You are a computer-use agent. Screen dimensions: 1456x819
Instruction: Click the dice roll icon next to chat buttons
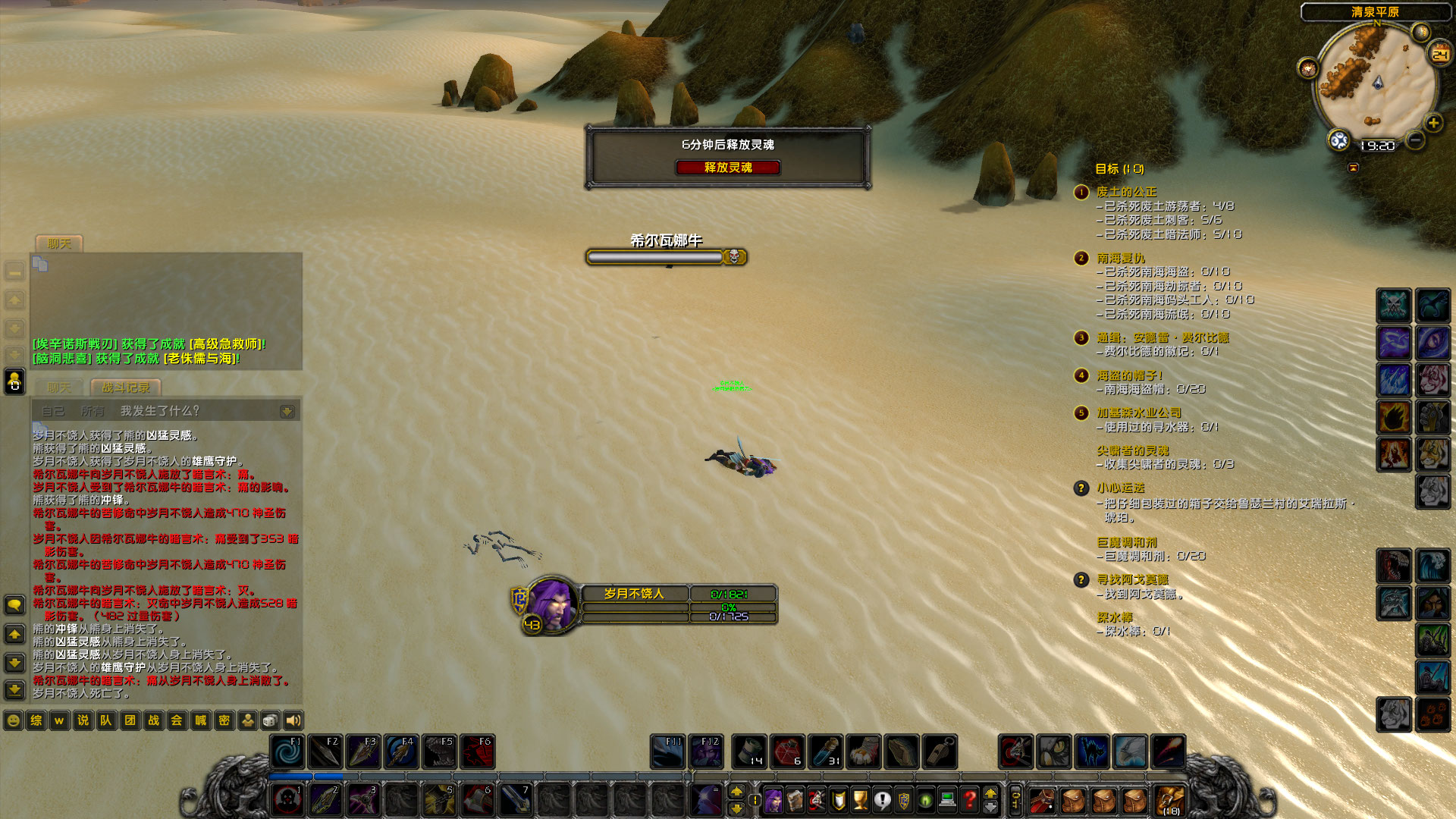pos(269,720)
